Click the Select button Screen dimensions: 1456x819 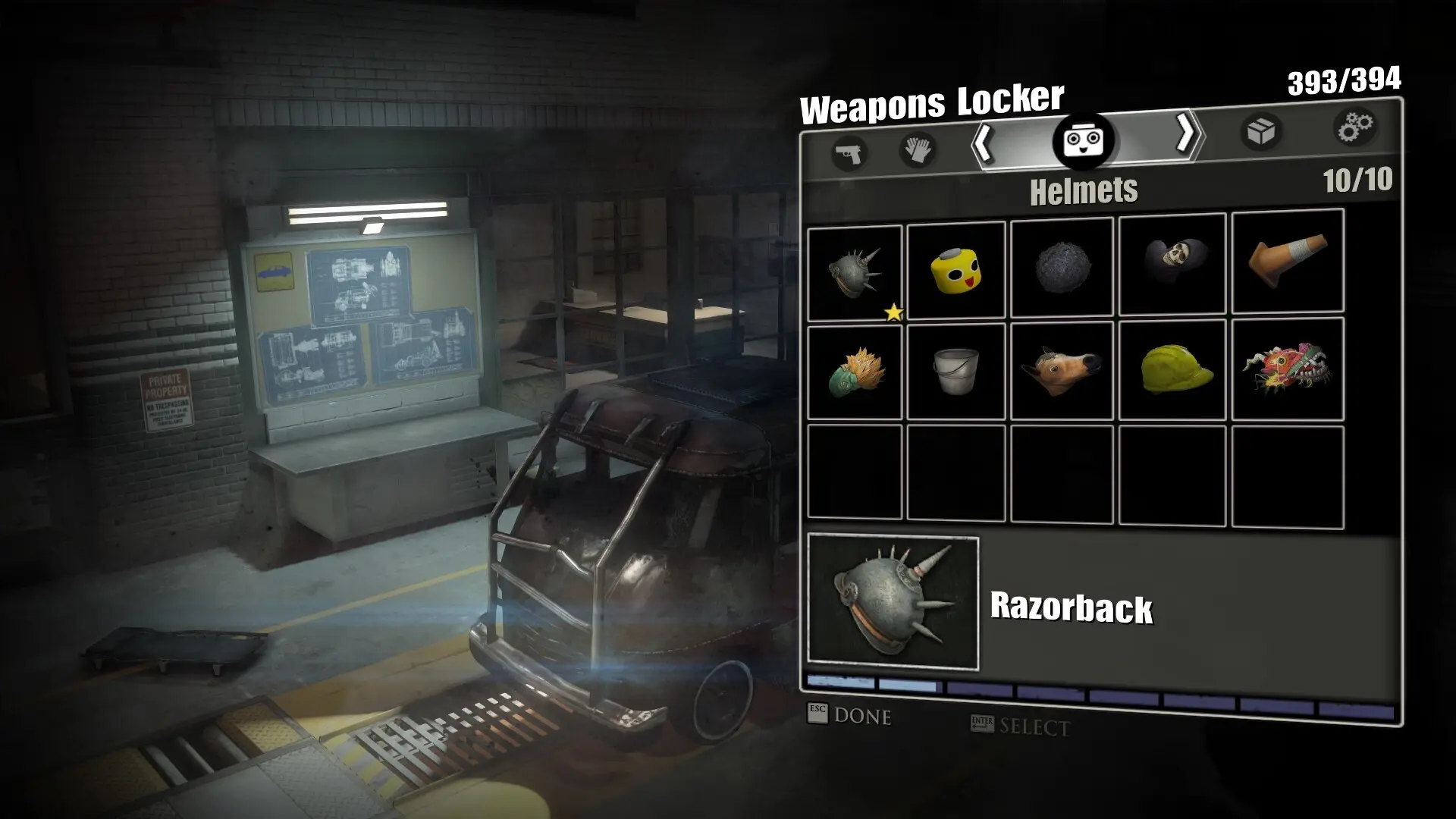[x=1021, y=726]
